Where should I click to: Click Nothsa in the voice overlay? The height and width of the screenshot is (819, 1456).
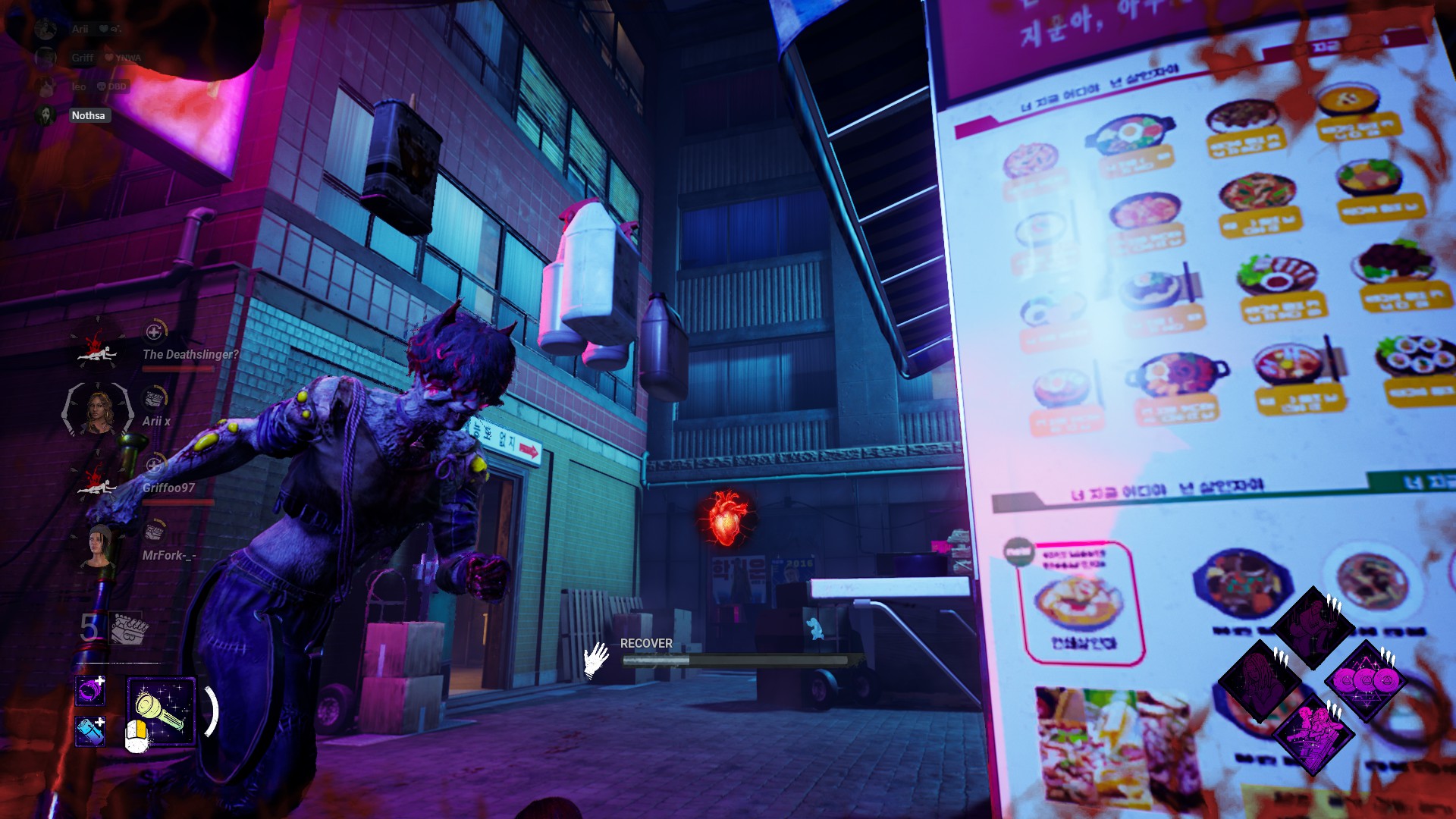tap(88, 115)
